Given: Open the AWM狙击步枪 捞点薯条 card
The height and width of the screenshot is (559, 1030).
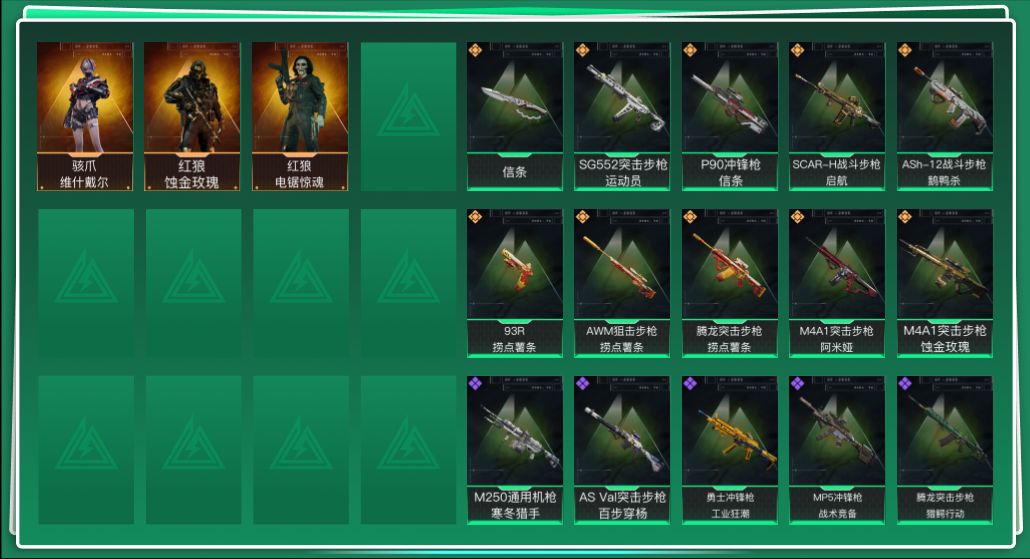Looking at the screenshot, I should point(622,283).
